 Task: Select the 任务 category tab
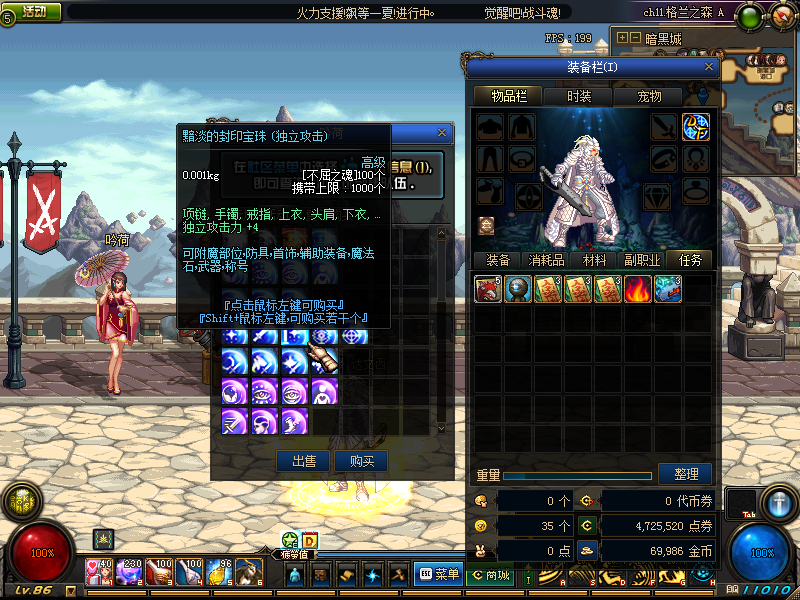[x=690, y=260]
